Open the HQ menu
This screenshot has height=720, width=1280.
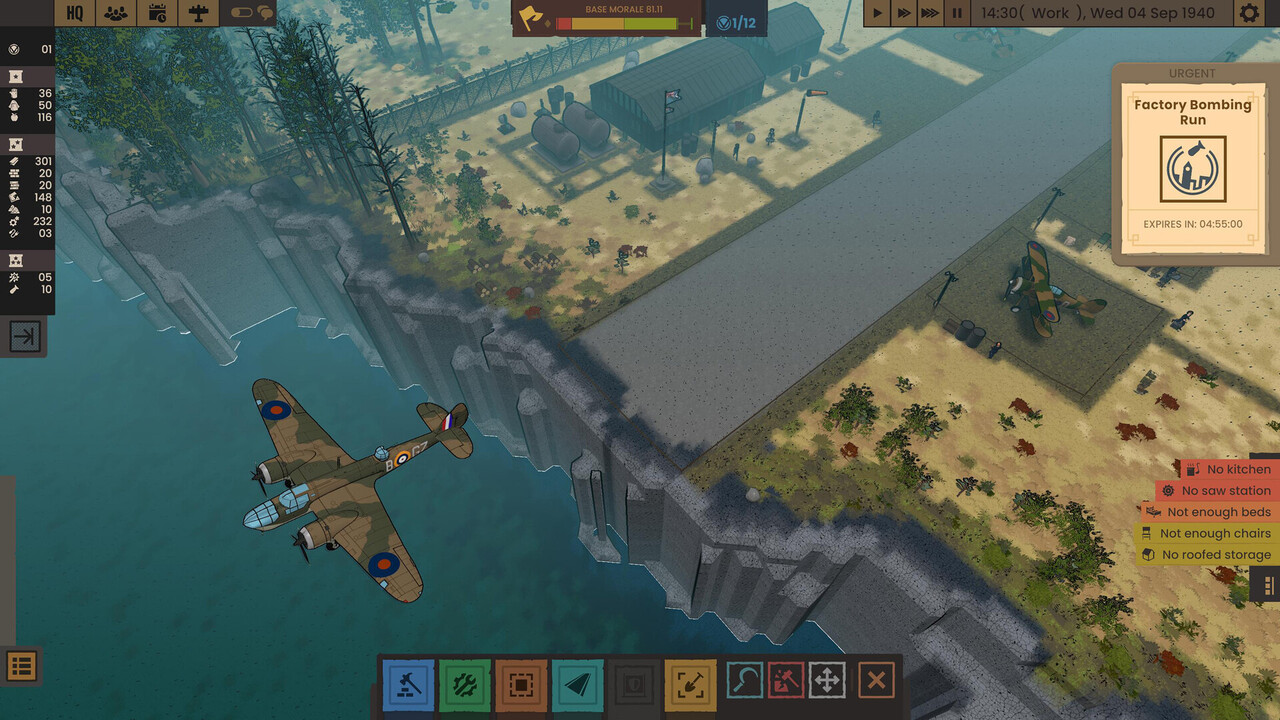75,13
